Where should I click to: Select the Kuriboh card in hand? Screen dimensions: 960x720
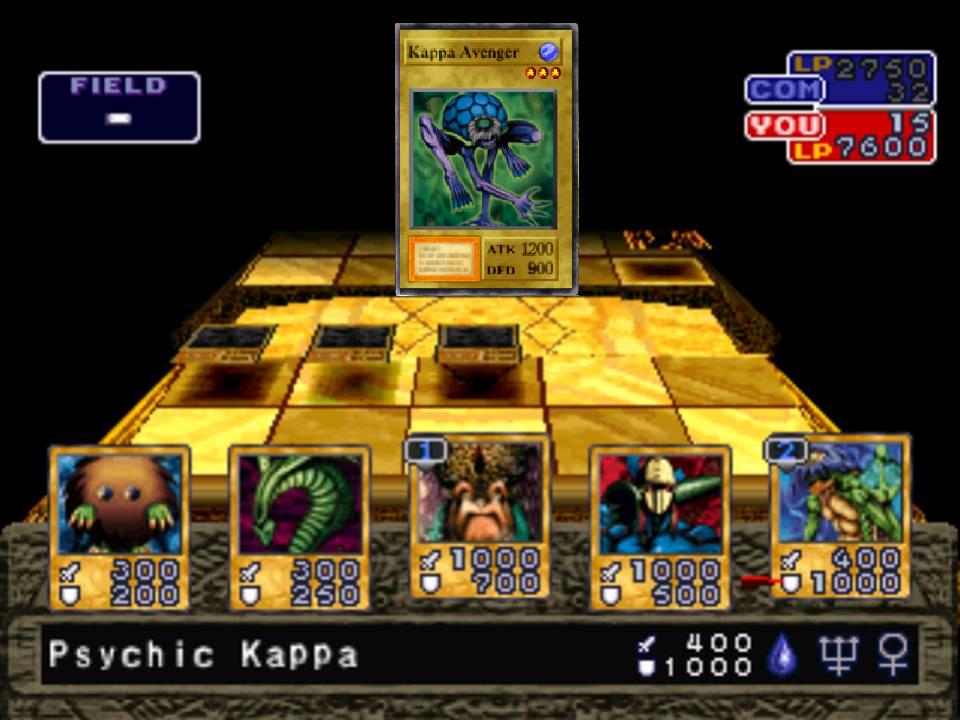120,527
